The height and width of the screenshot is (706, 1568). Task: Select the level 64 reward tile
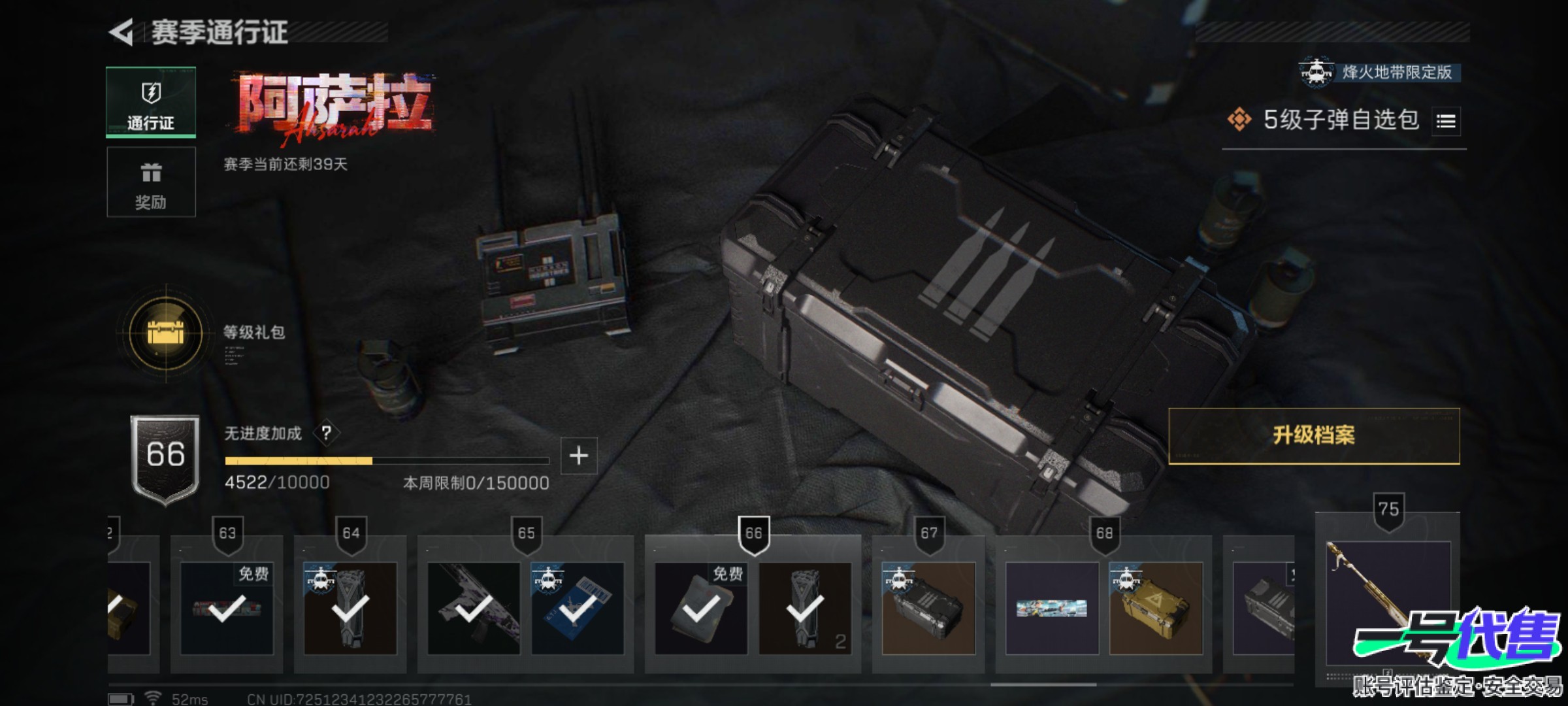click(x=350, y=608)
